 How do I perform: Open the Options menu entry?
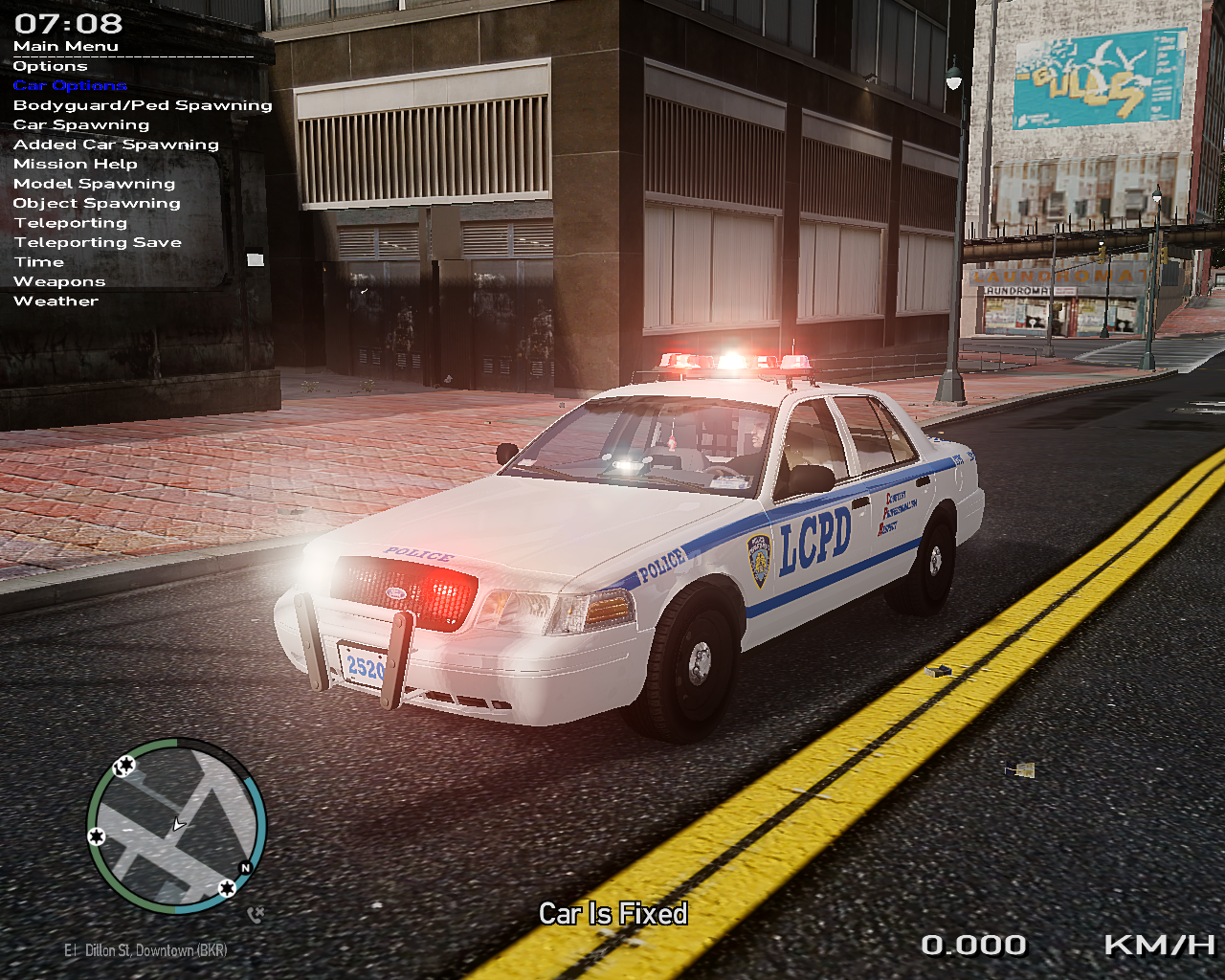(x=50, y=66)
